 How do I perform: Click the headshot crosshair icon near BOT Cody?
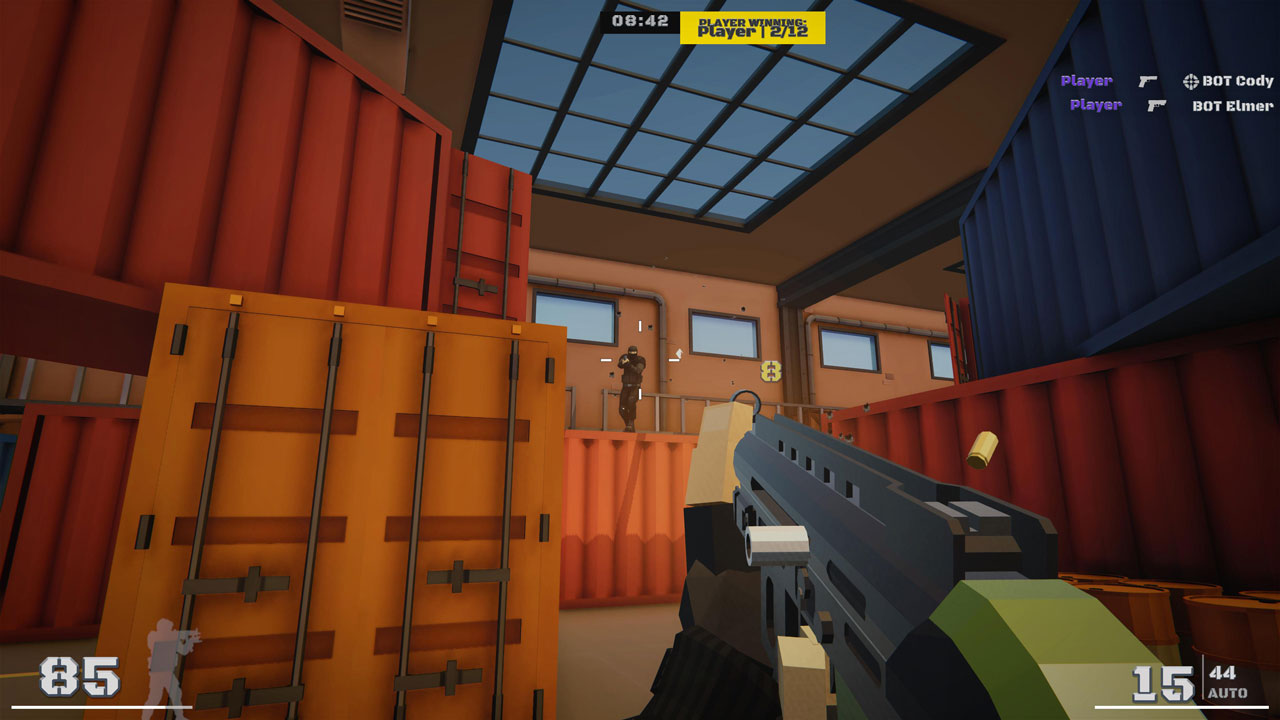[1191, 81]
